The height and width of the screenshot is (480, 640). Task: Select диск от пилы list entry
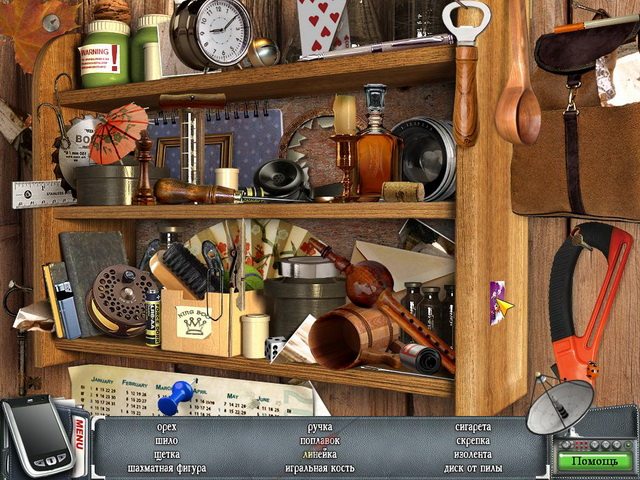(474, 467)
